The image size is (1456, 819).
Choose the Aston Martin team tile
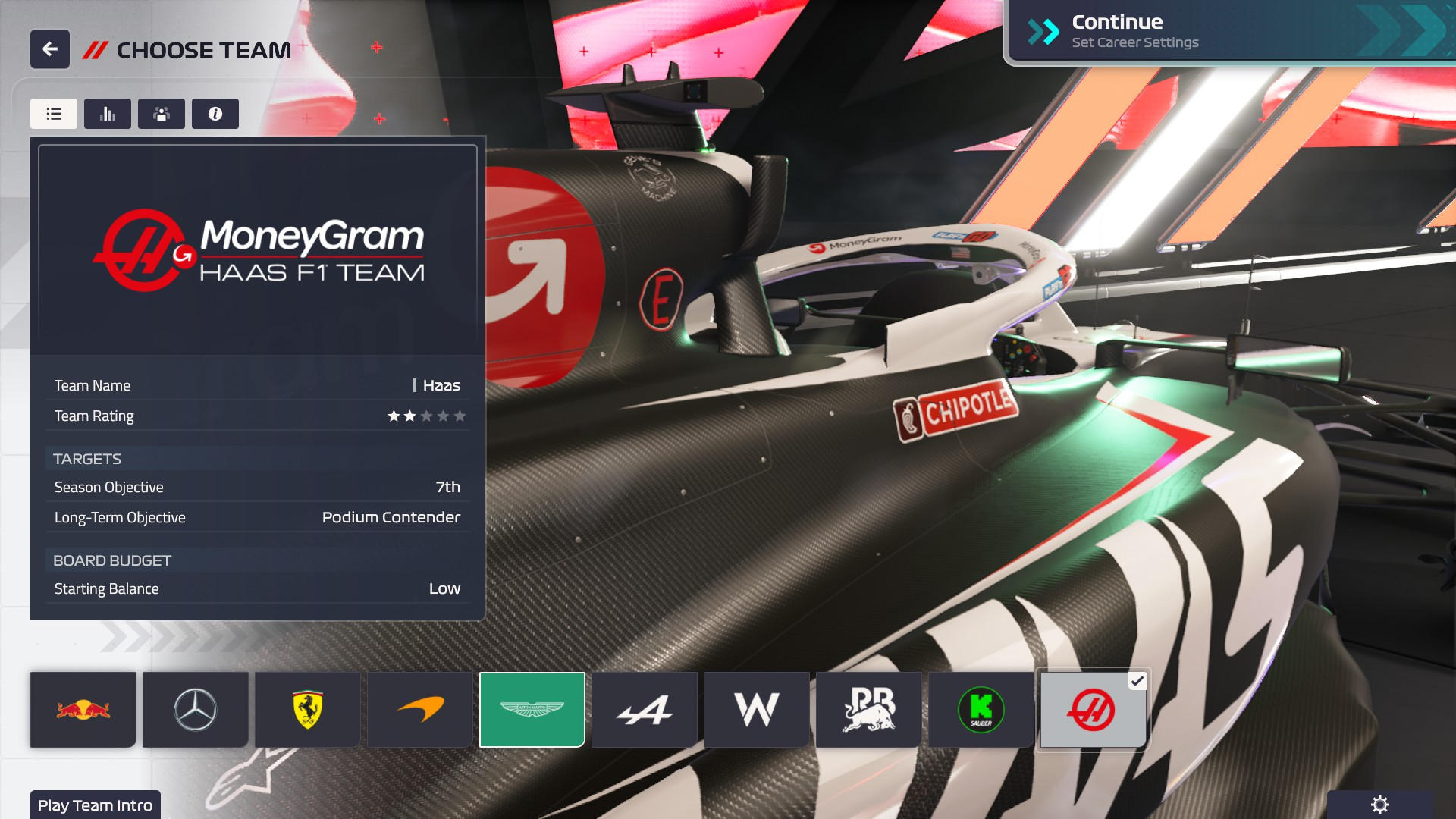coord(532,710)
